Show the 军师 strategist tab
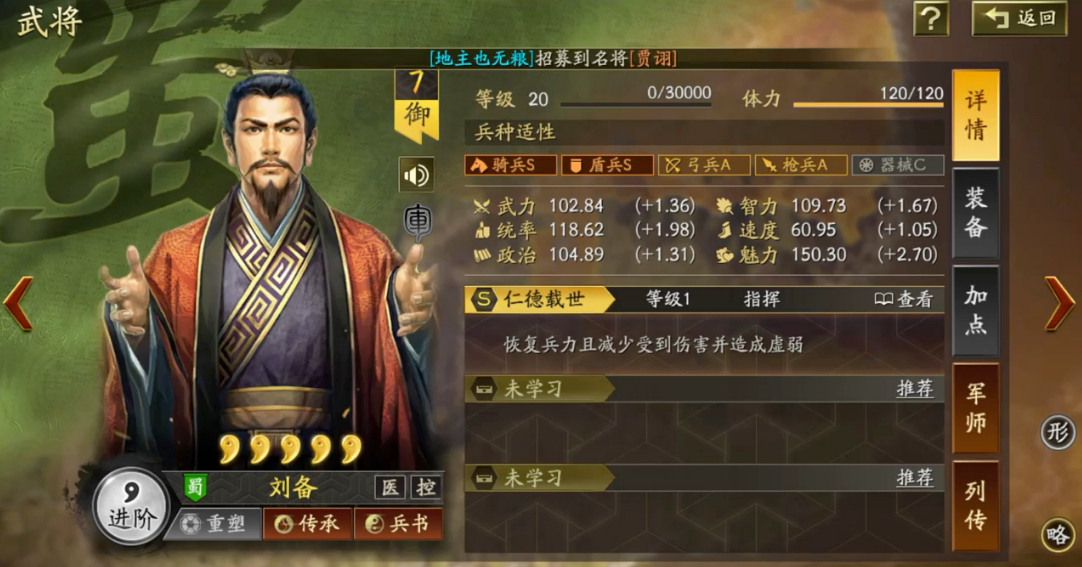This screenshot has height=567, width=1082. 975,407
